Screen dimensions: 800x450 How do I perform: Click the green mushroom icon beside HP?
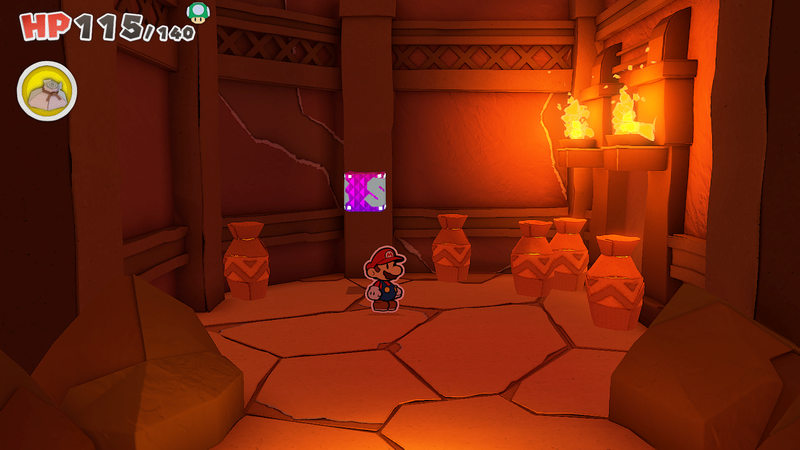click(x=198, y=12)
